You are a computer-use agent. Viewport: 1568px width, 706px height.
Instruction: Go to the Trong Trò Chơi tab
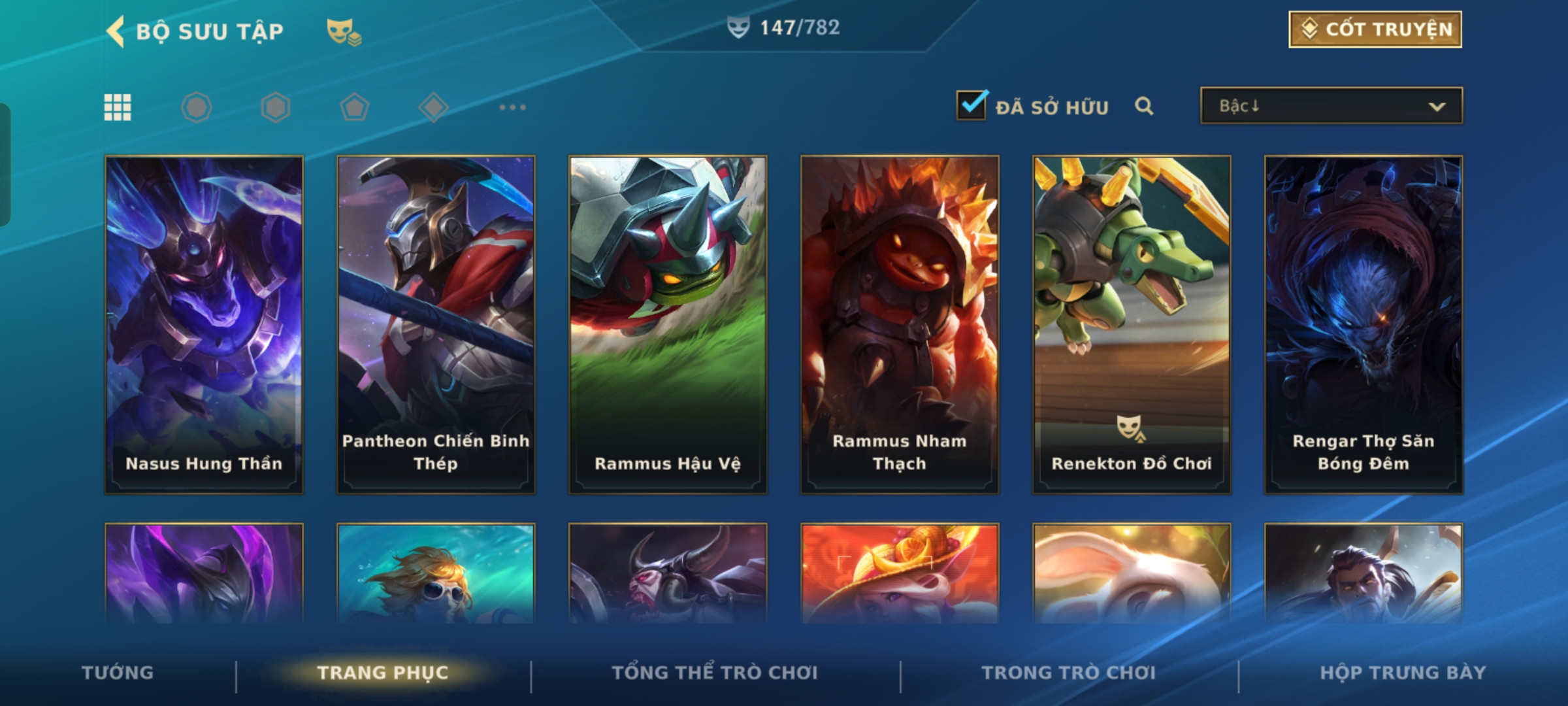(x=1069, y=673)
